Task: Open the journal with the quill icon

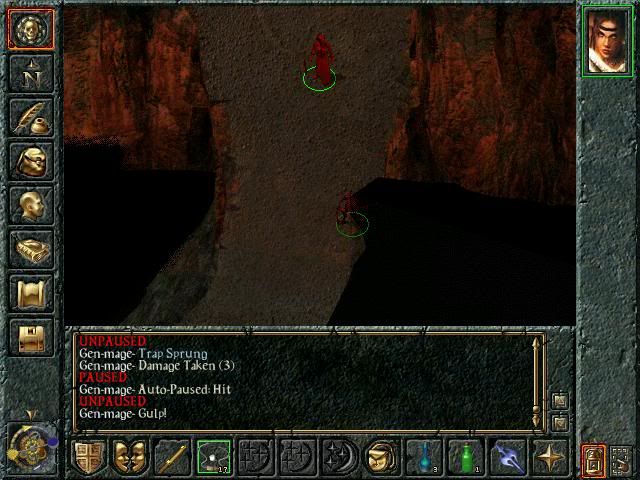Action: [31, 117]
